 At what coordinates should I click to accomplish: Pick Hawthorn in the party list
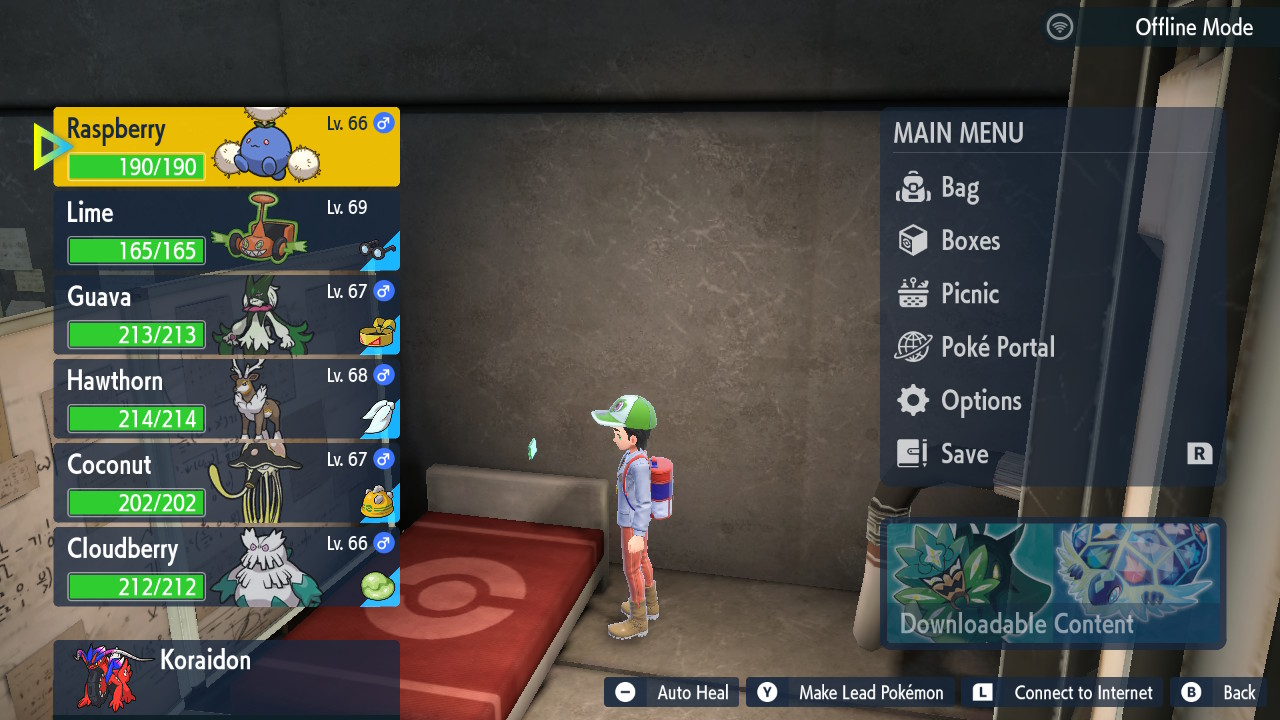coord(226,399)
